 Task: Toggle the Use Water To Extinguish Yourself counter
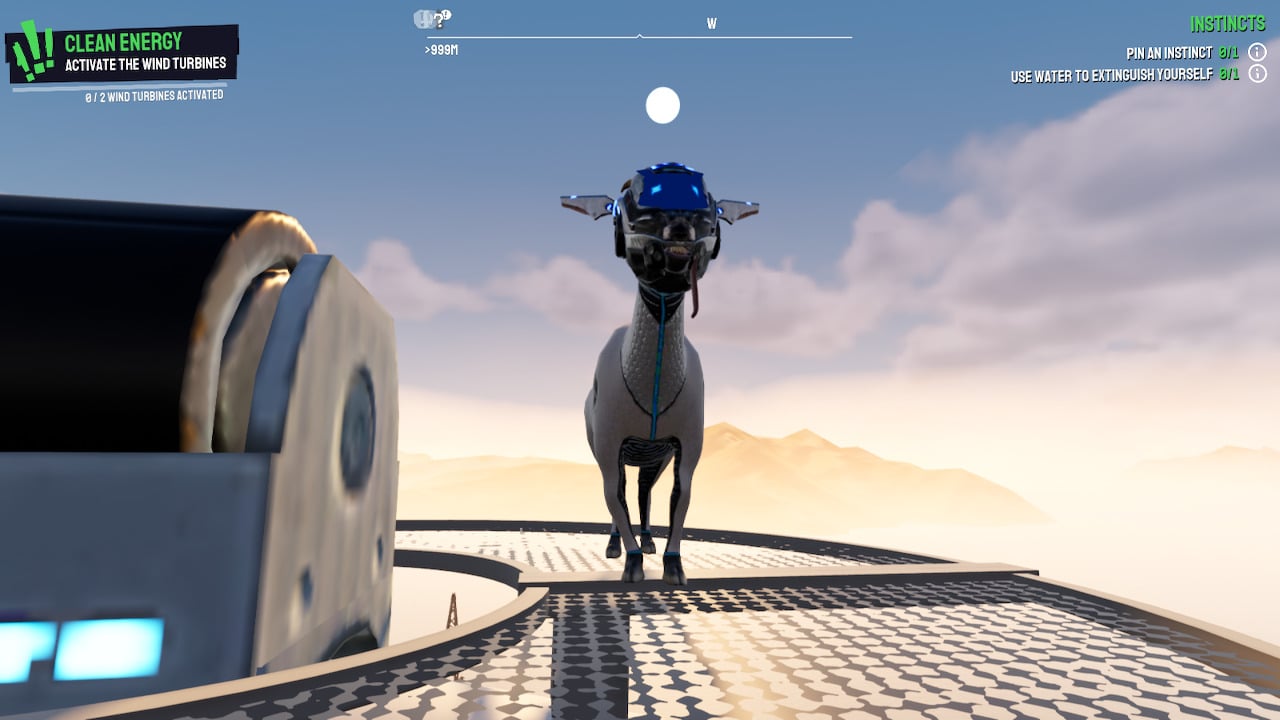coord(1229,74)
